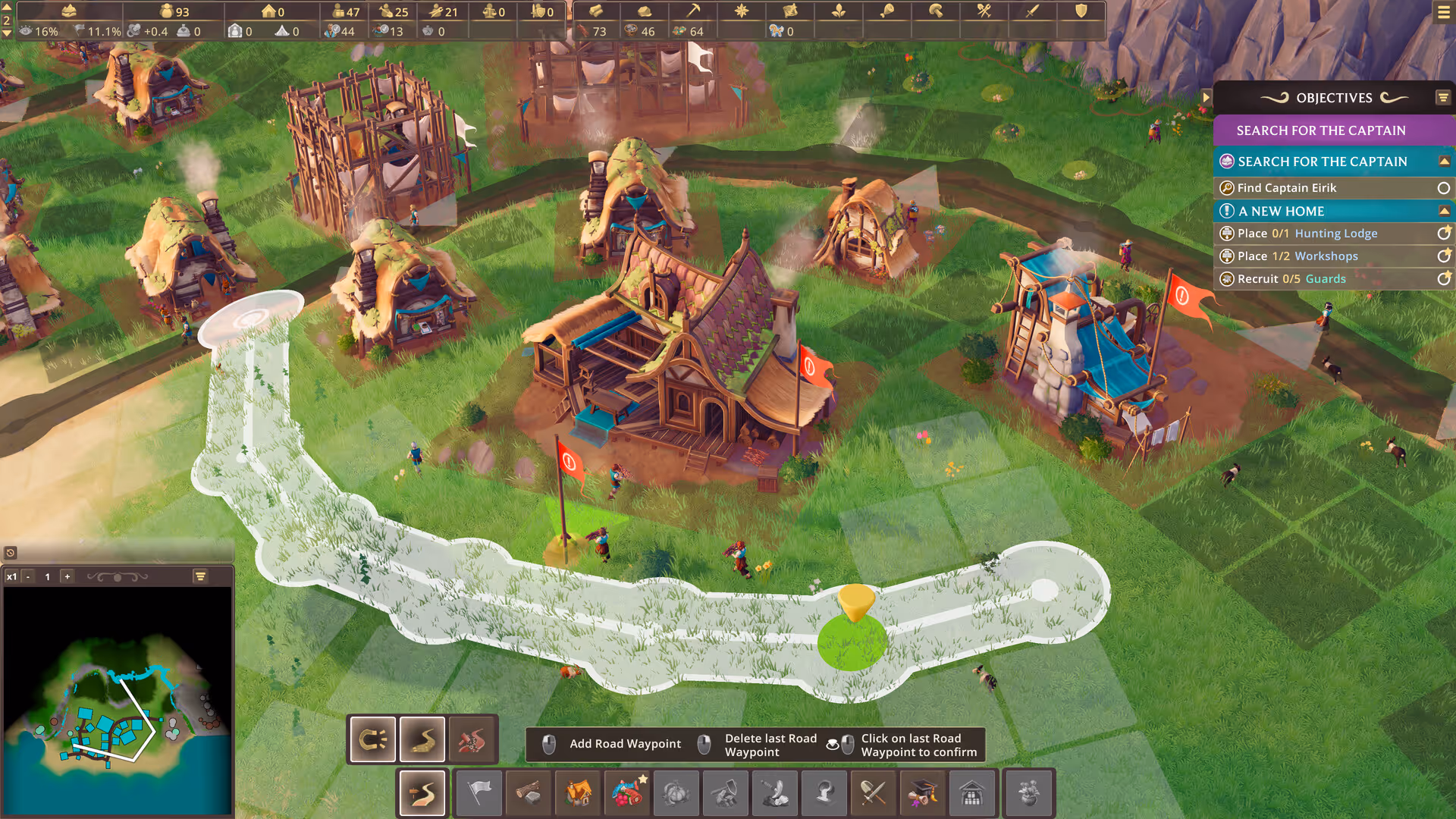The image size is (1456, 819).
Task: Open the housing build category
Action: coord(578,793)
